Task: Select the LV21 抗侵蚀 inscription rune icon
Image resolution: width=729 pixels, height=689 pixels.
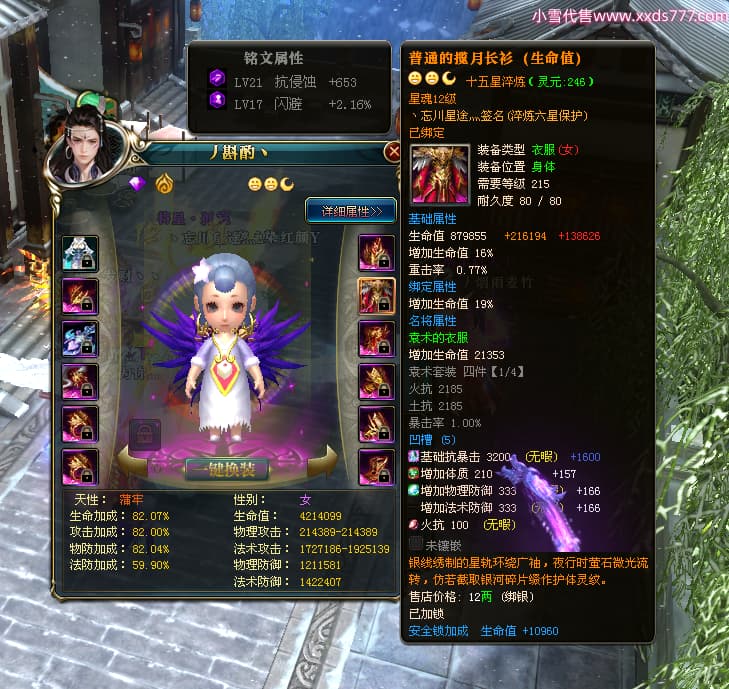Action: [216, 79]
